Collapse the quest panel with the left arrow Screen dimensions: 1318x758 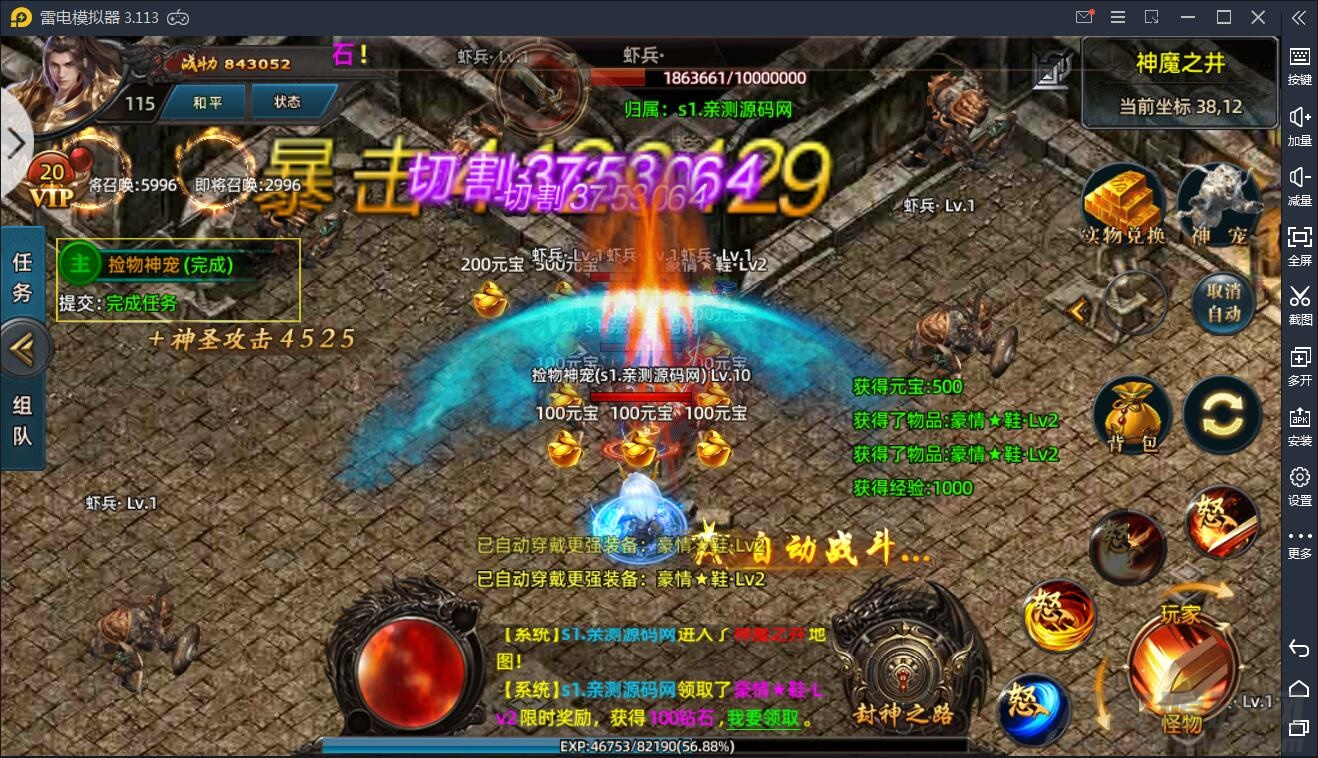(x=23, y=349)
